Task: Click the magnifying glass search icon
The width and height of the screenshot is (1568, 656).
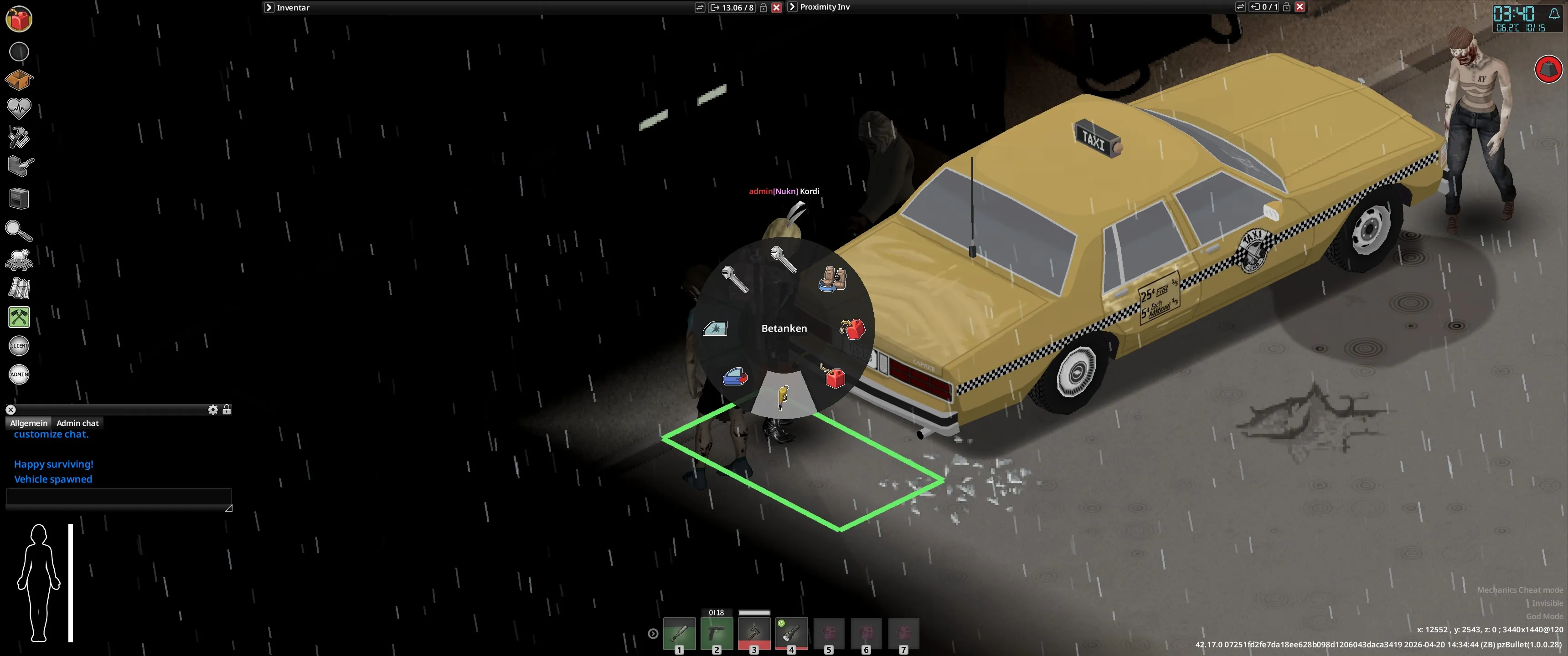Action: (19, 231)
